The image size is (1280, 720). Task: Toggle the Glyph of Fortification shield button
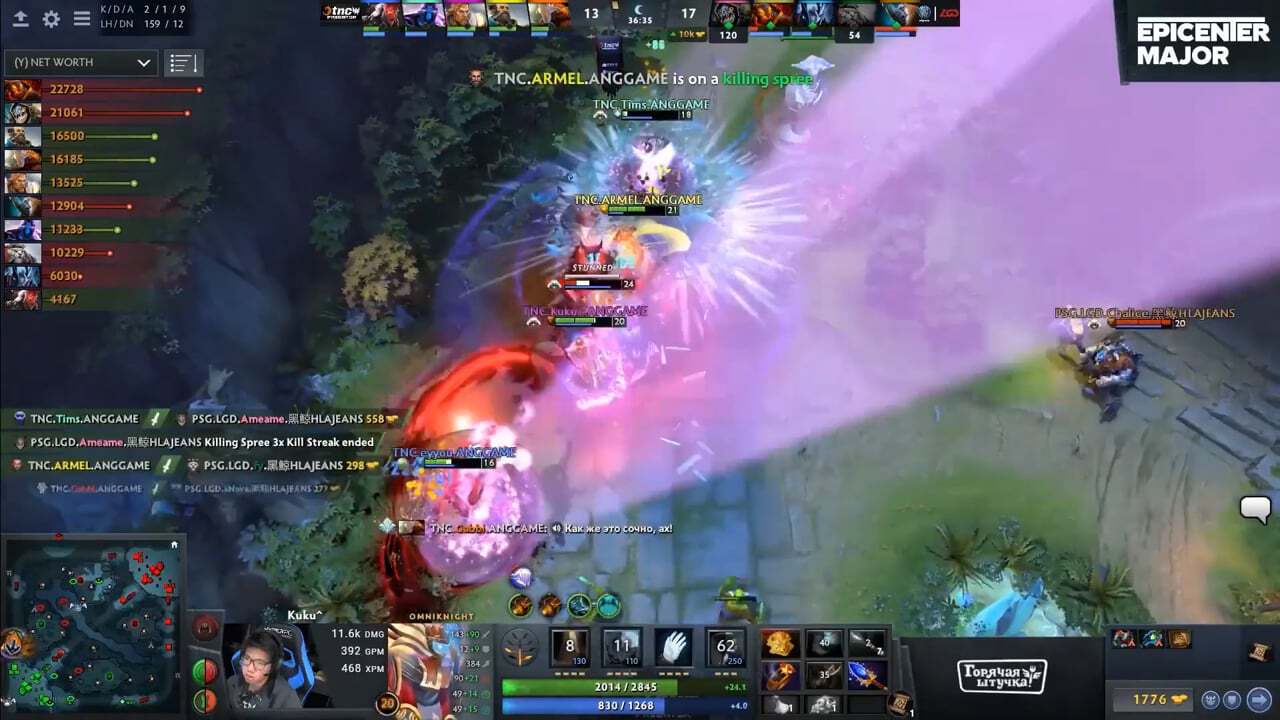pyautogui.click(x=1232, y=699)
